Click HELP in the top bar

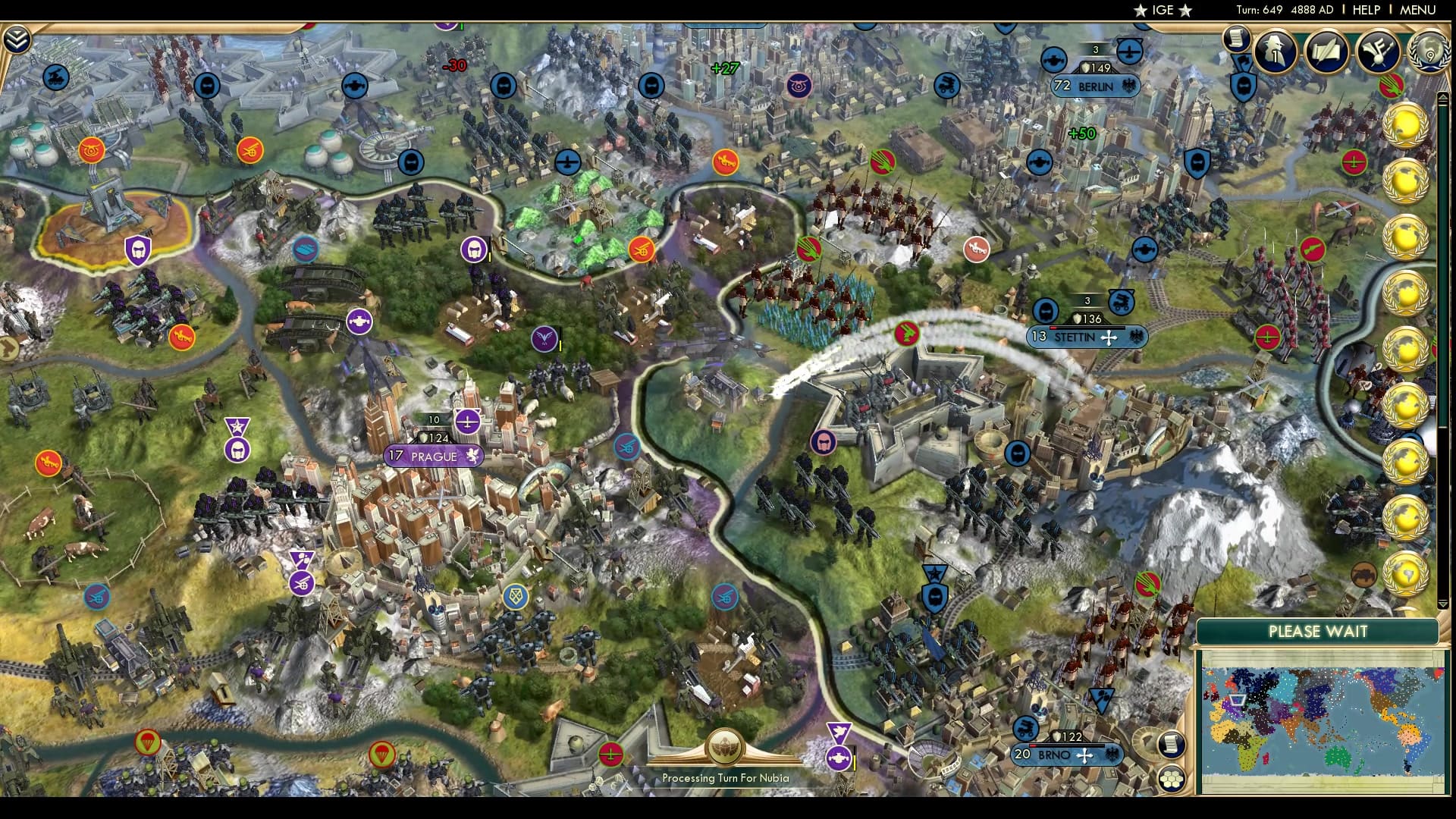point(1368,11)
